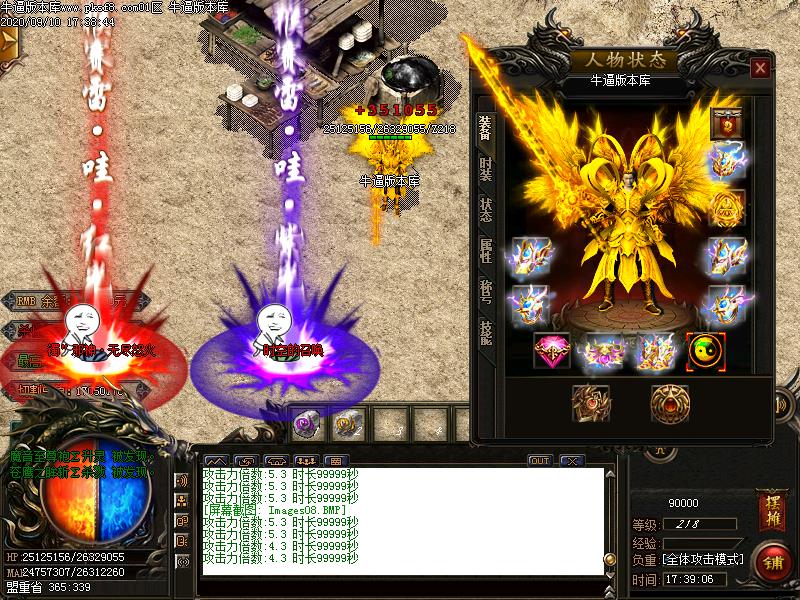The height and width of the screenshot is (600, 800).
Task: Click the OUT button above chat
Action: (x=540, y=461)
